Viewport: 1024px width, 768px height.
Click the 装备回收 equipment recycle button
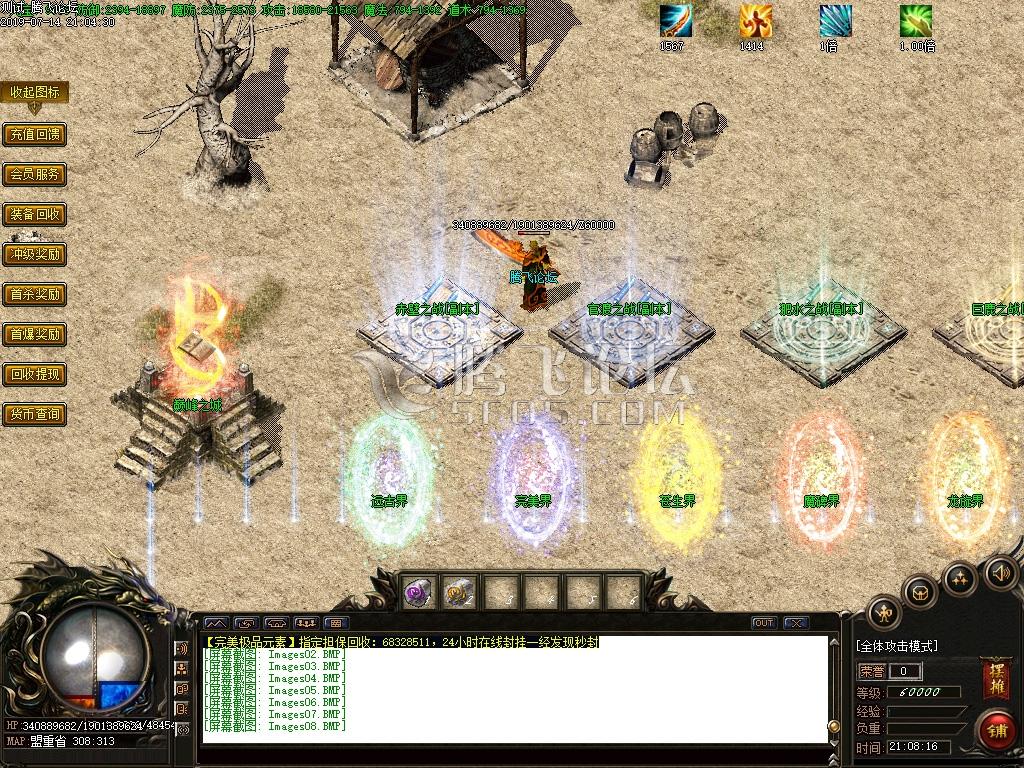coord(34,214)
